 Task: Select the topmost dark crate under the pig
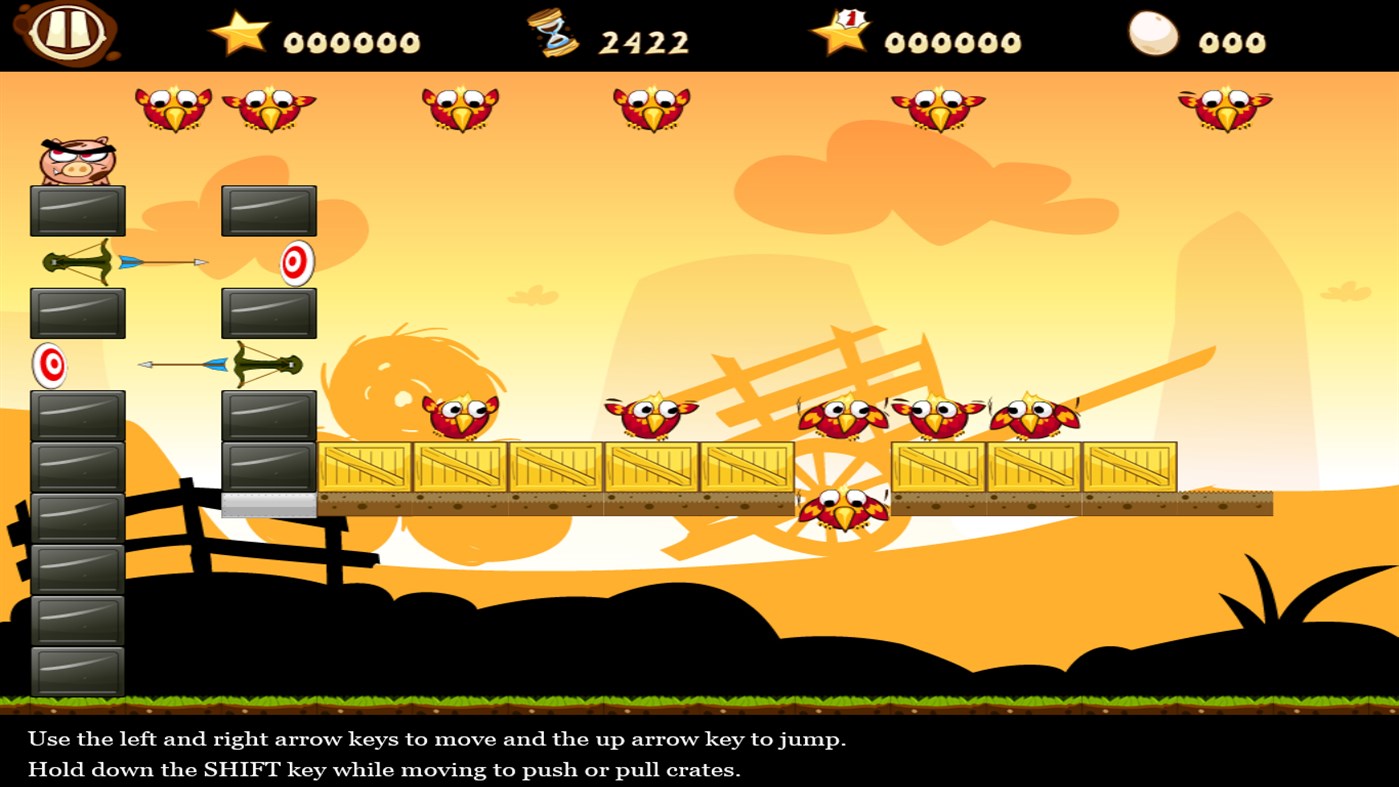tap(77, 210)
